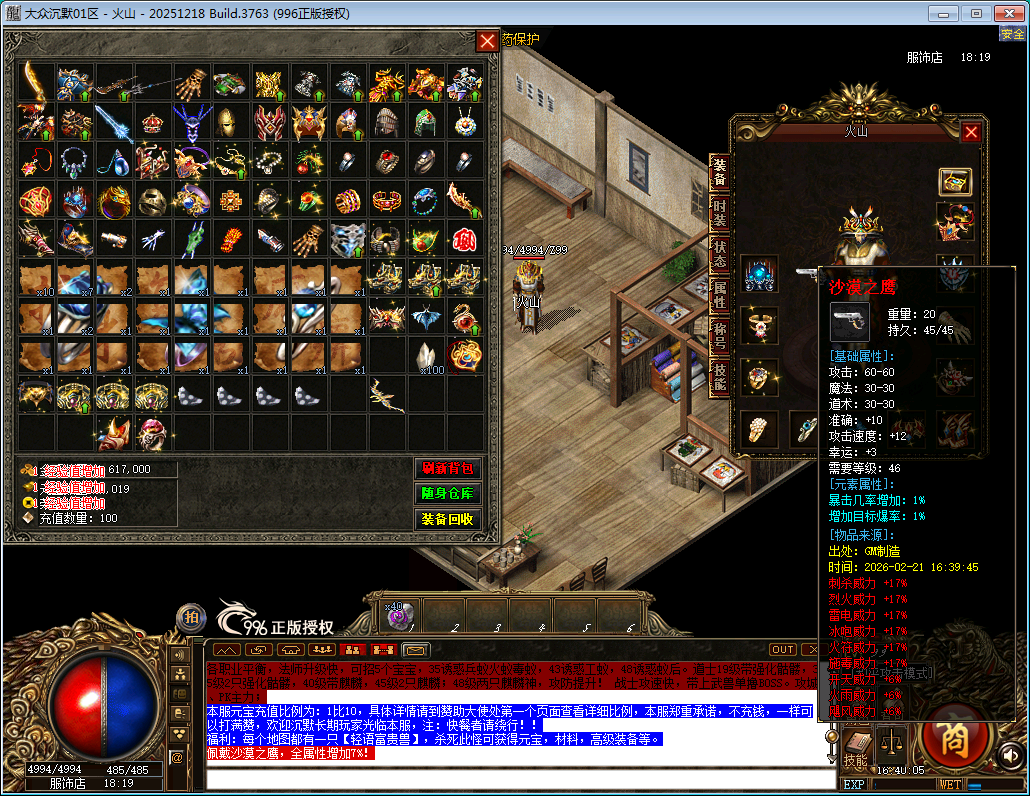
Task: Select the blue orb equipment slot
Action: click(759, 275)
